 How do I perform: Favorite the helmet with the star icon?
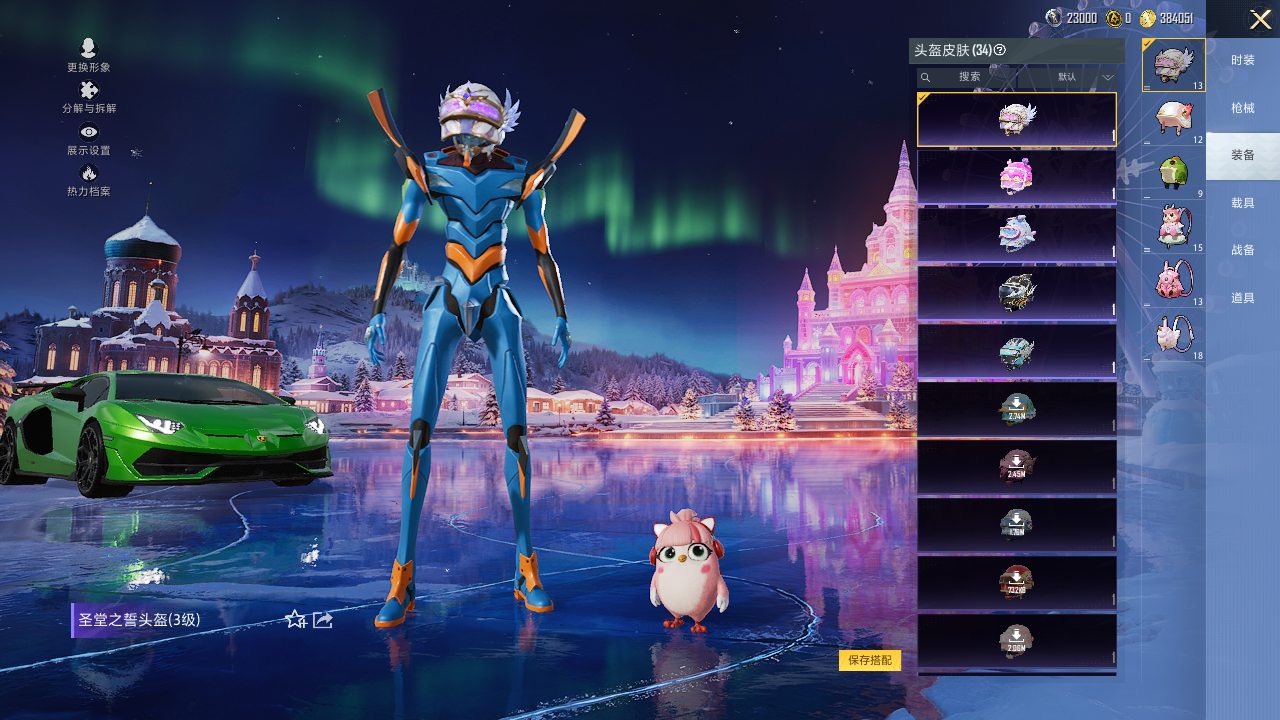pos(295,620)
